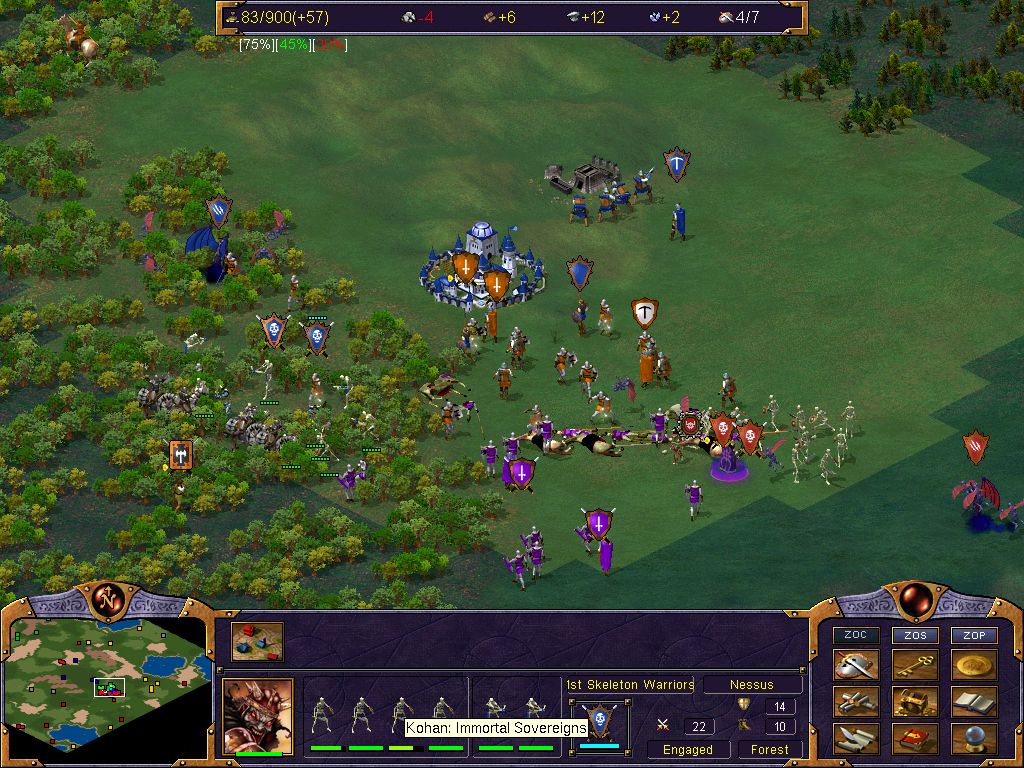
Task: Click the helmet and sword command icon
Action: 856,665
